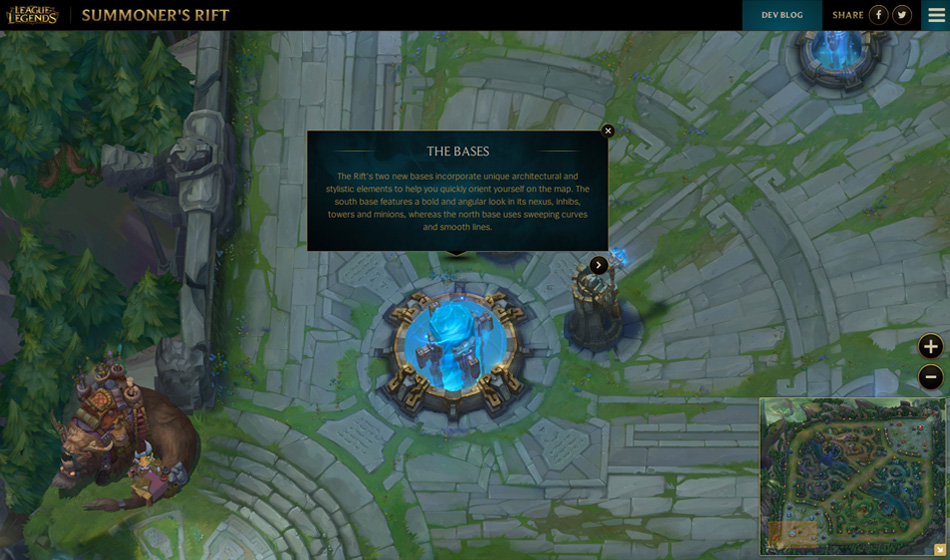Open the Dev Blog page
This screenshot has height=560, width=950.
click(782, 15)
